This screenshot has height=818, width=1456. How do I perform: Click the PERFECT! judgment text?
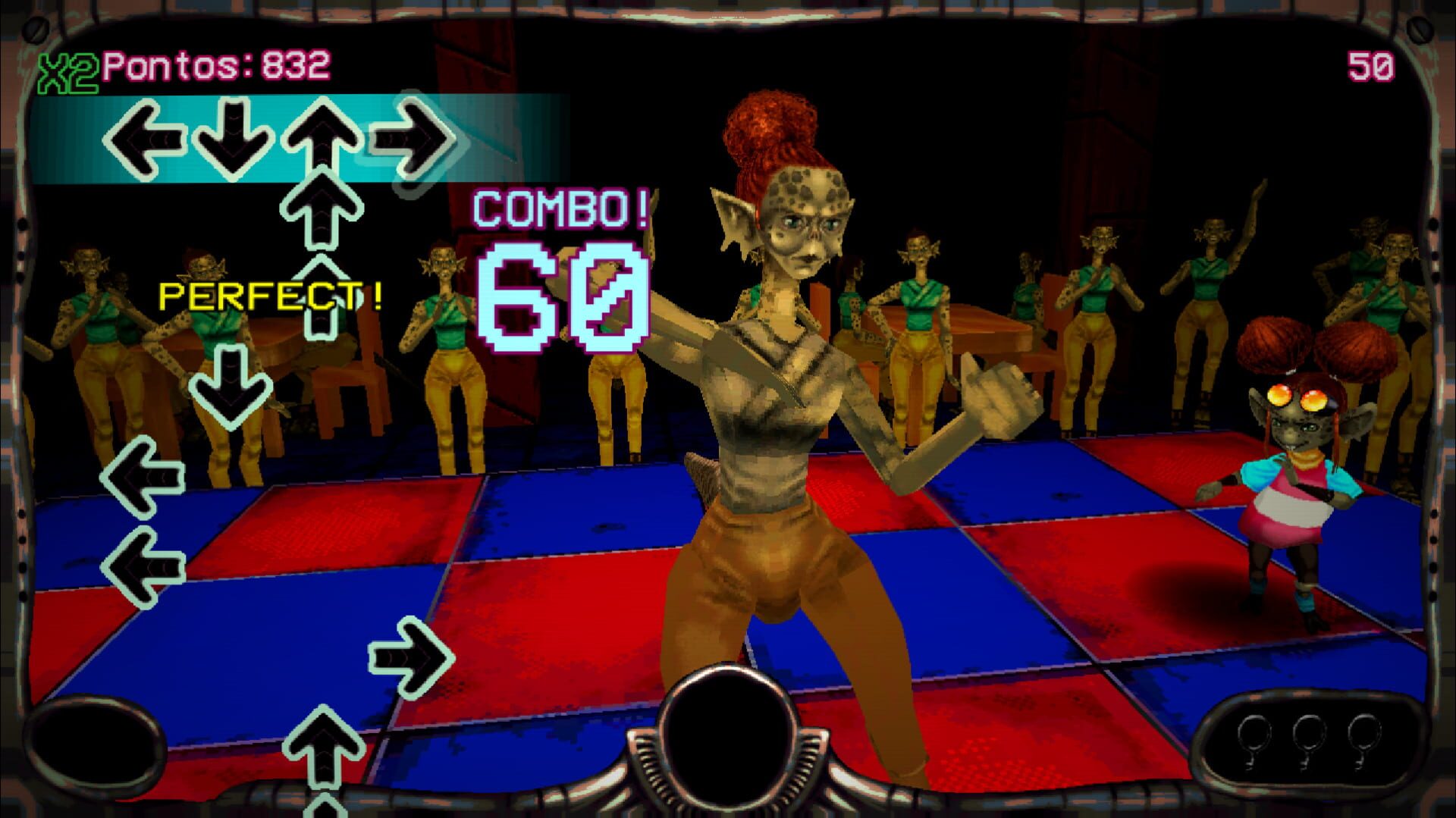click(269, 297)
